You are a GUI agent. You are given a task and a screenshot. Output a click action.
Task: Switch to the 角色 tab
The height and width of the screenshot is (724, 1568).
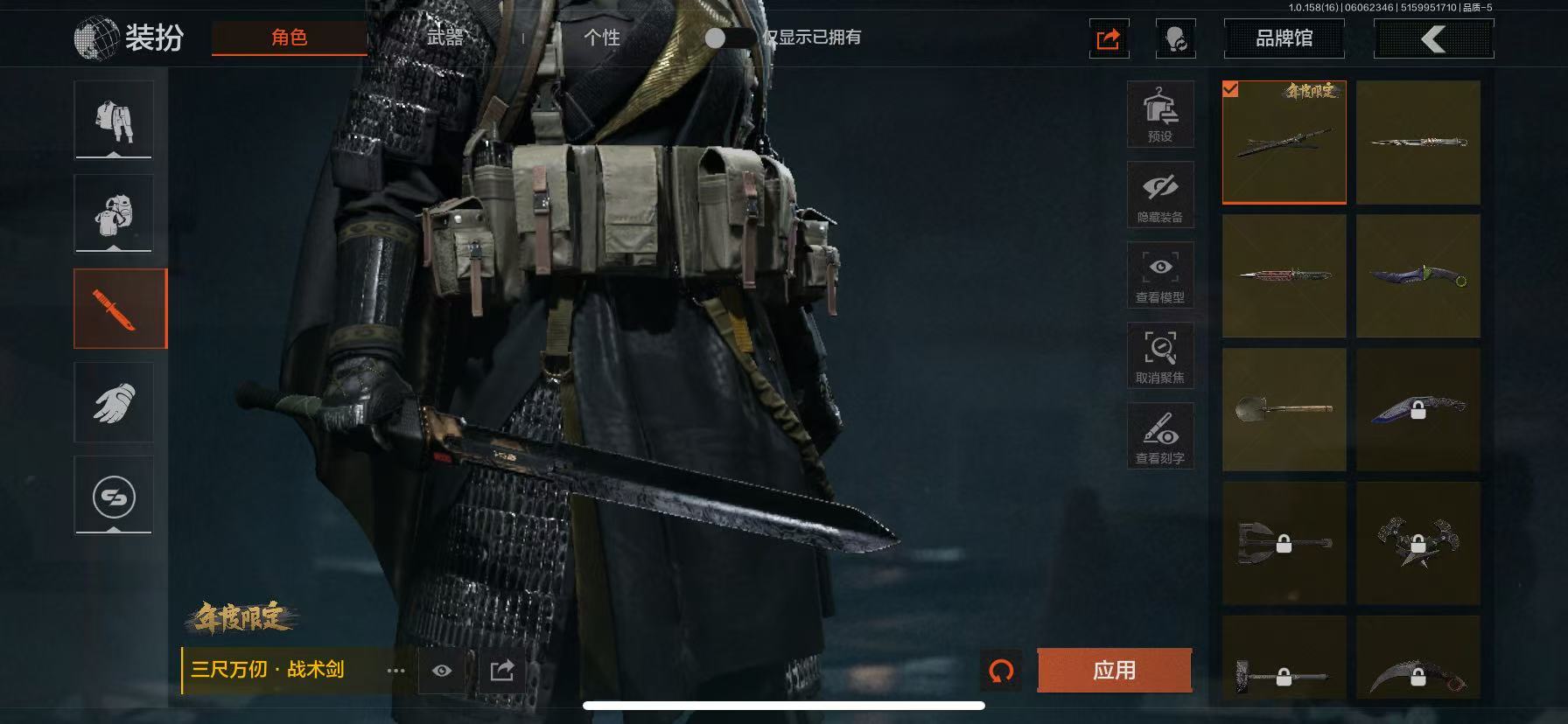pos(289,38)
